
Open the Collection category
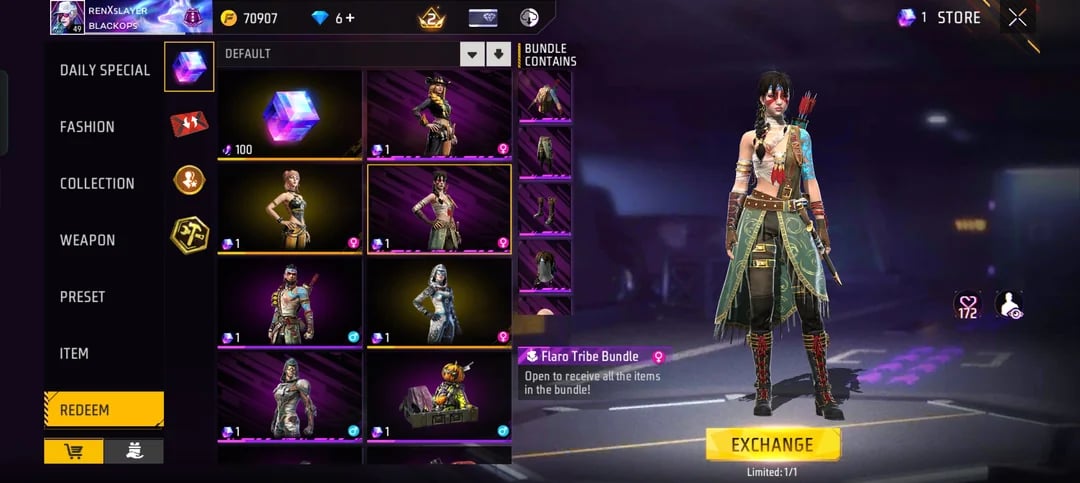pos(97,184)
